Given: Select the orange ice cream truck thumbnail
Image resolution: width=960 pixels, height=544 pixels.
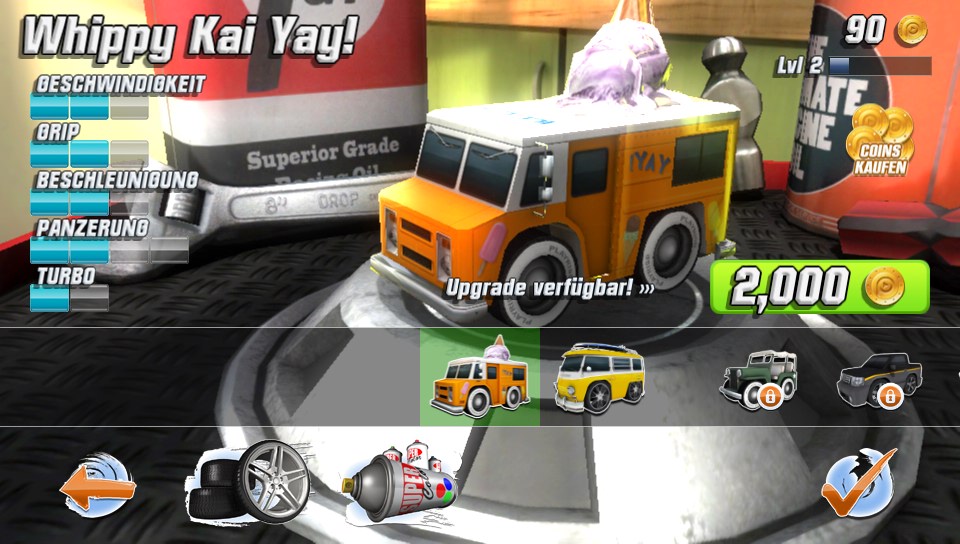Looking at the screenshot, I should coord(479,378).
